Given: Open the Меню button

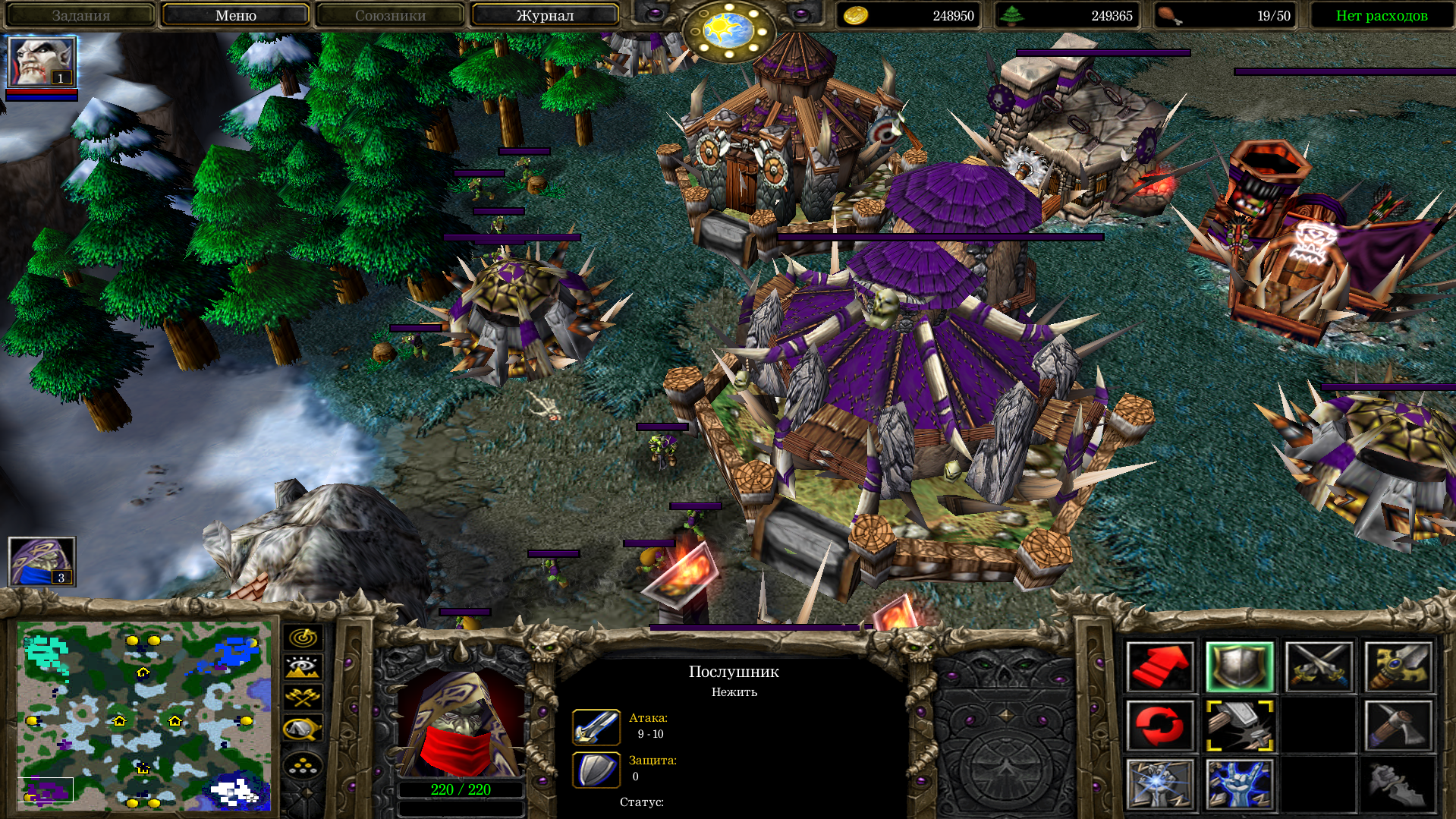Looking at the screenshot, I should [x=235, y=15].
